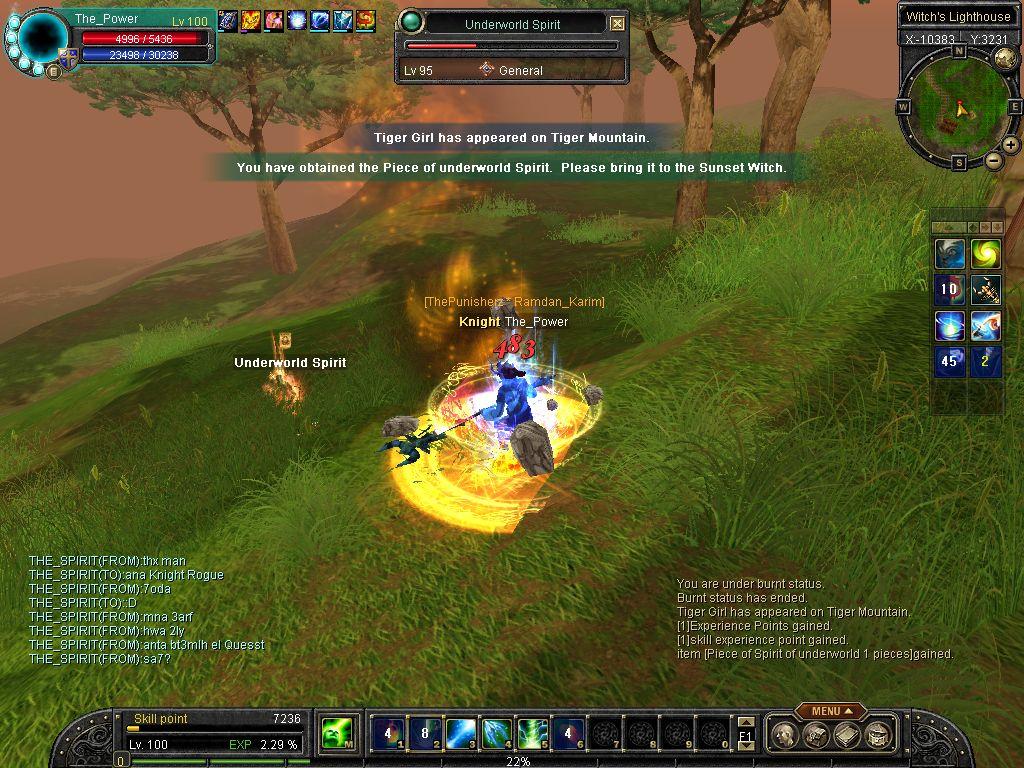The image size is (1024, 768).
Task: Zoom in the minimap with plus button
Action: [x=1011, y=146]
